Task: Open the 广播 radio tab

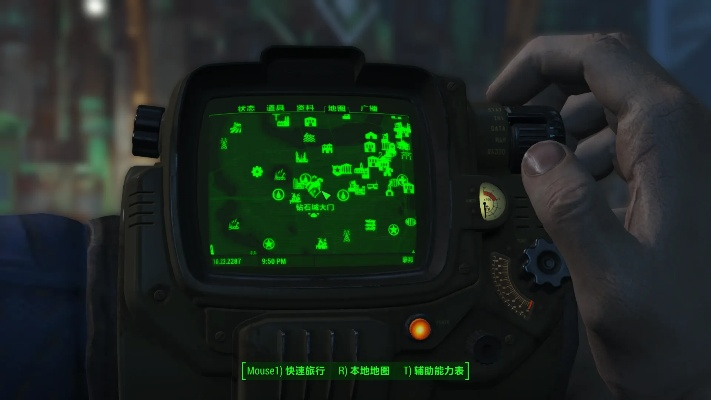Action: (x=368, y=108)
